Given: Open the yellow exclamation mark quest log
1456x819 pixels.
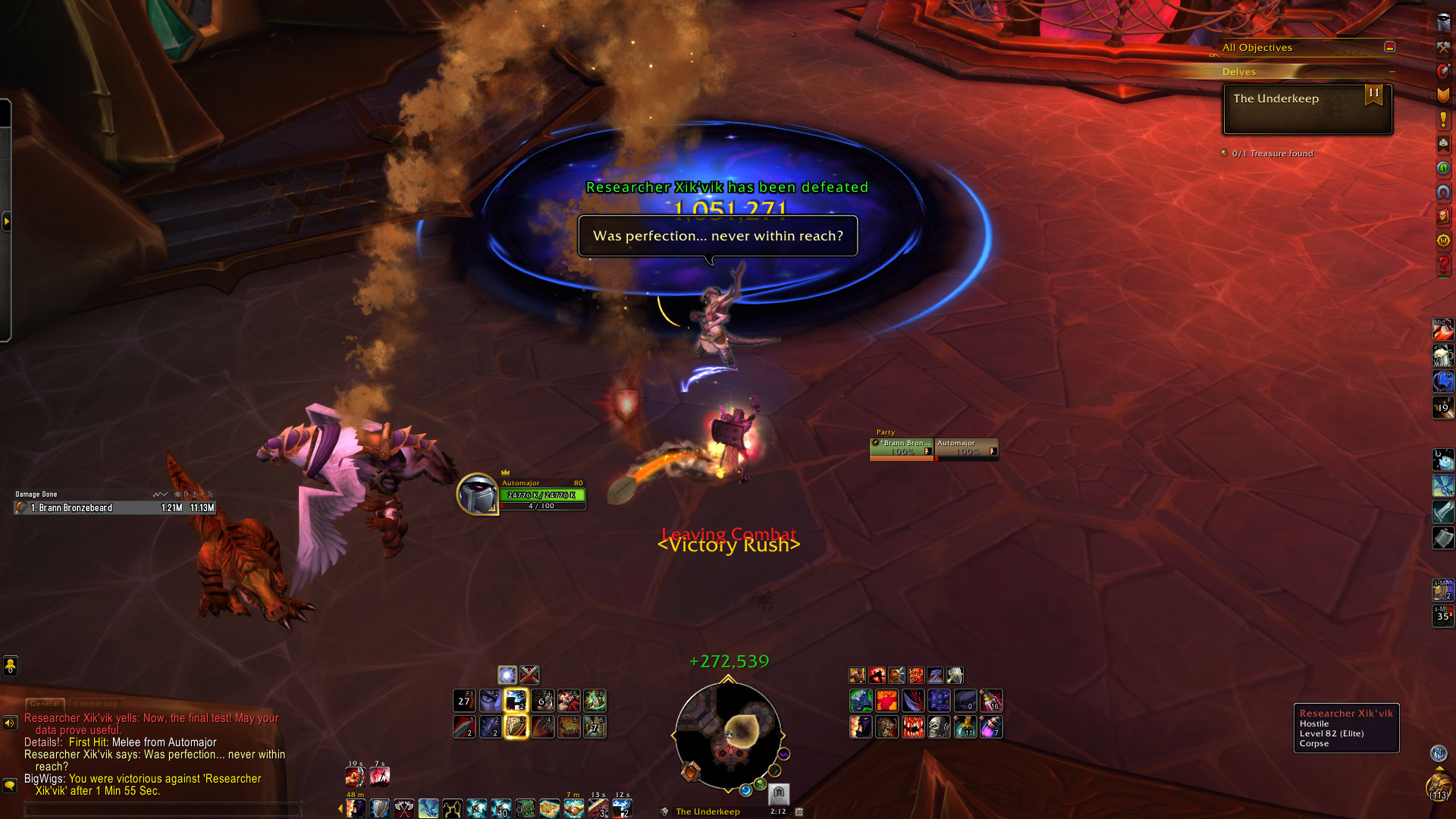Looking at the screenshot, I should (1443, 120).
